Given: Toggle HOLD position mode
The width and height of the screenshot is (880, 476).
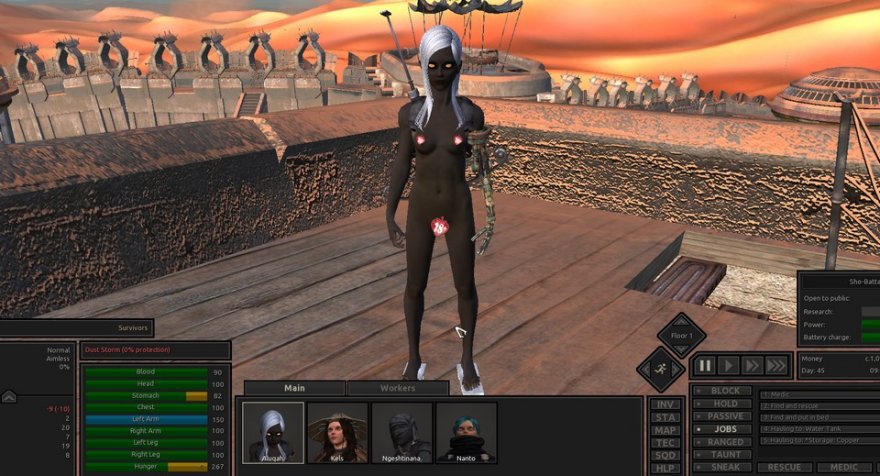Looking at the screenshot, I should tap(724, 403).
